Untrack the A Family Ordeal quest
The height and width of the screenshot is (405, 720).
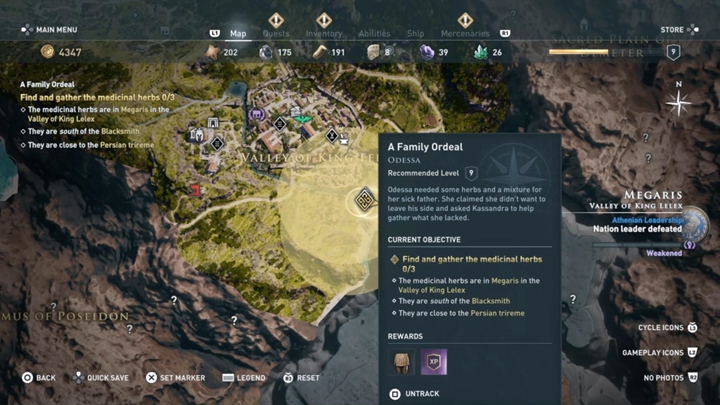(x=414, y=394)
